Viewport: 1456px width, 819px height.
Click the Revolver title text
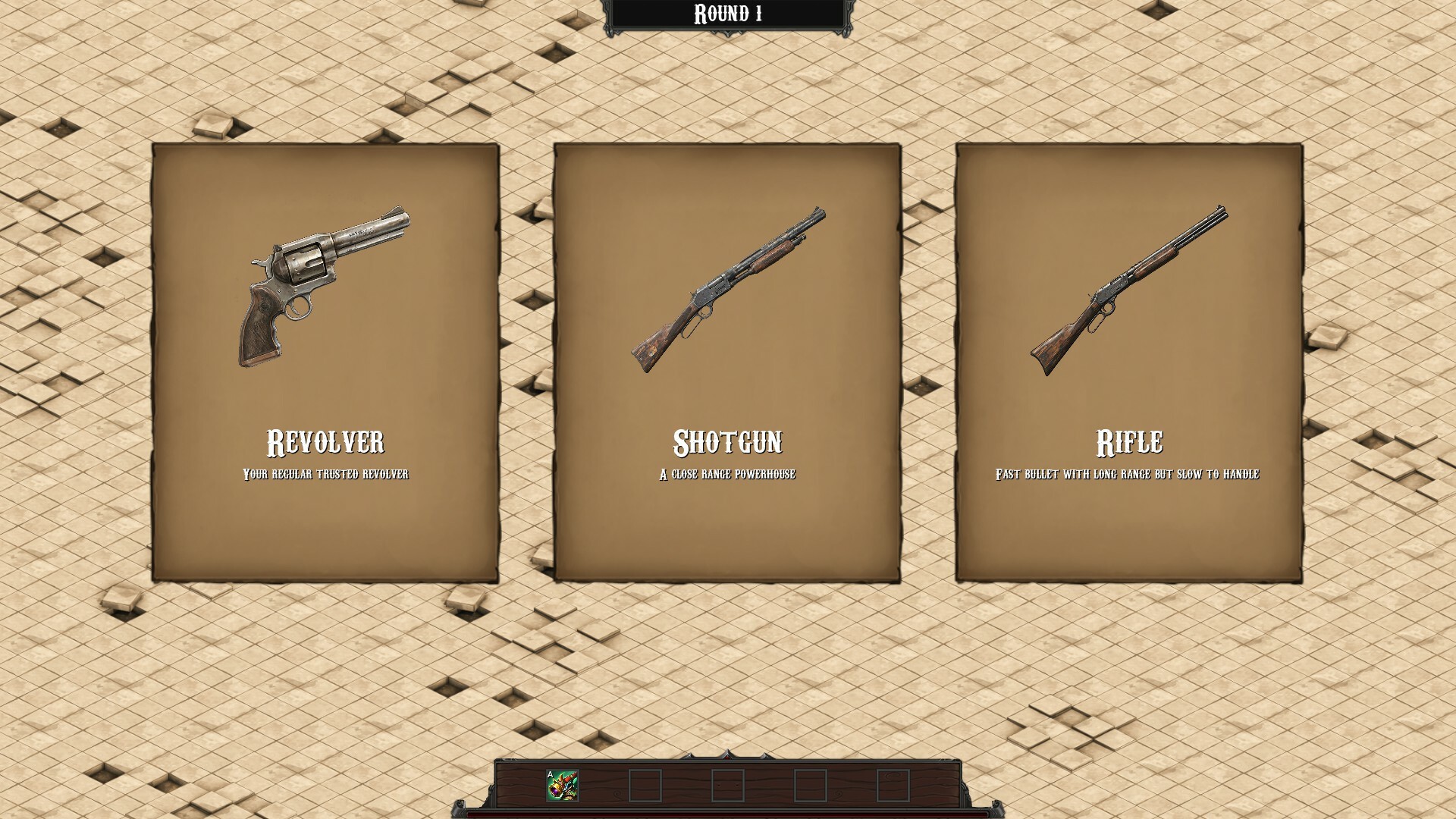click(326, 438)
